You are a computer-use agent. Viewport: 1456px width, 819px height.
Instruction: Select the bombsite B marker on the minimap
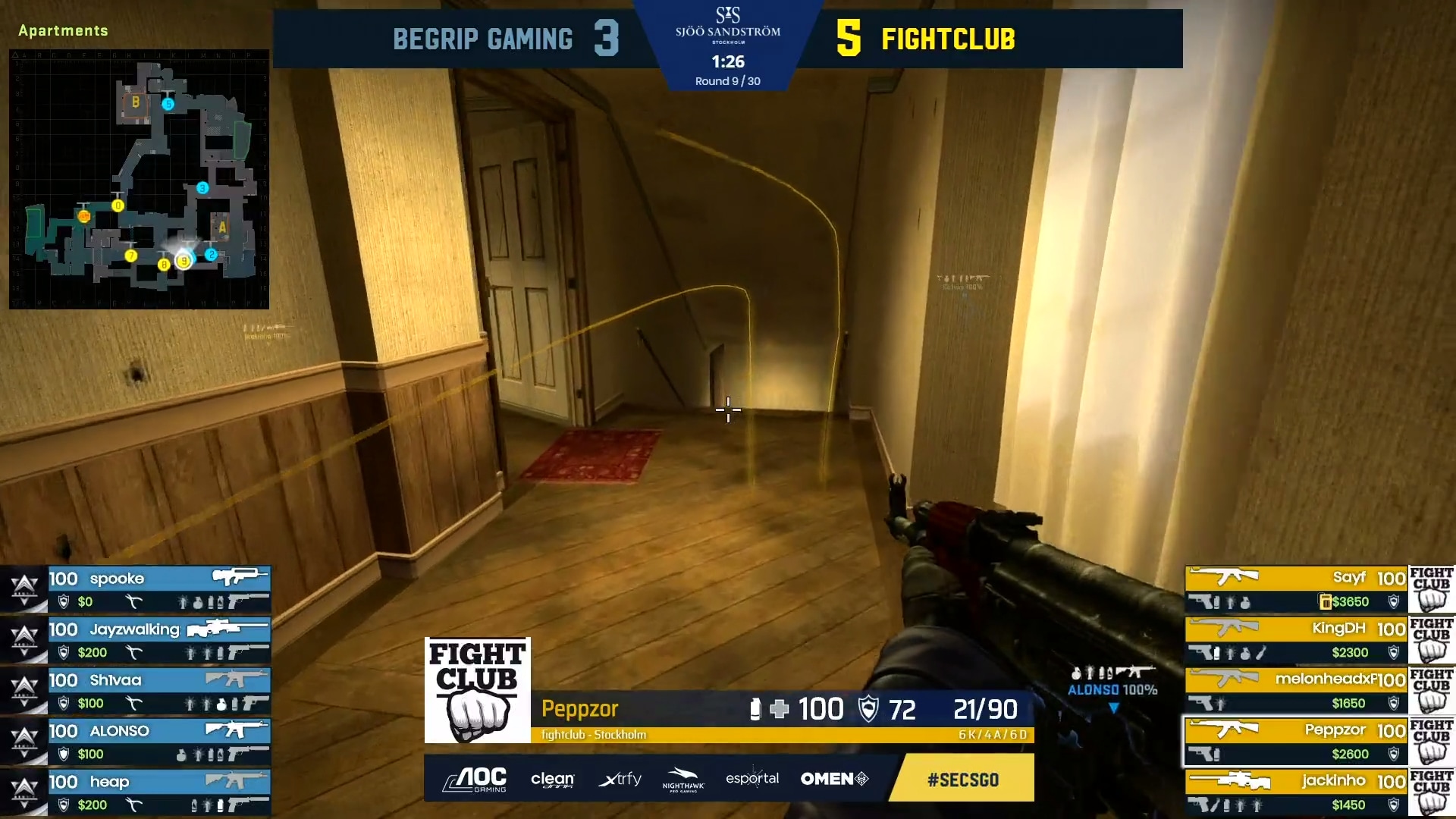click(x=134, y=101)
